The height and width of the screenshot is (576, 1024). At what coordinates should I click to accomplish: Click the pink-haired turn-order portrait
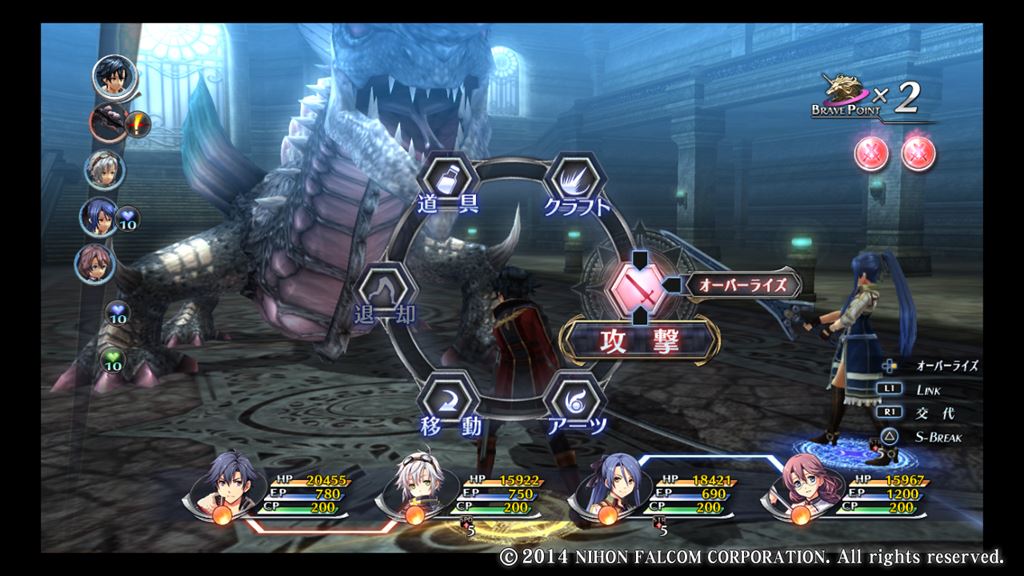click(x=95, y=263)
